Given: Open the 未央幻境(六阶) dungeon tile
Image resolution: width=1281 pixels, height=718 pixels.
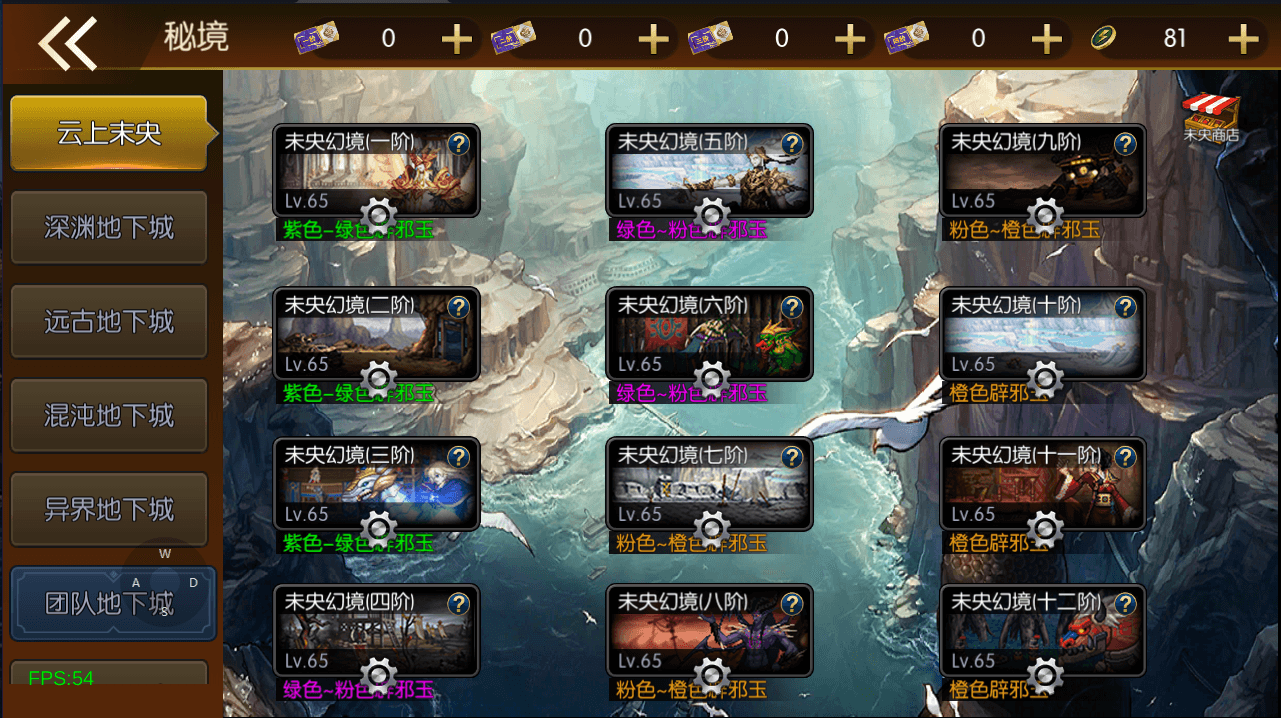Looking at the screenshot, I should coord(709,333).
